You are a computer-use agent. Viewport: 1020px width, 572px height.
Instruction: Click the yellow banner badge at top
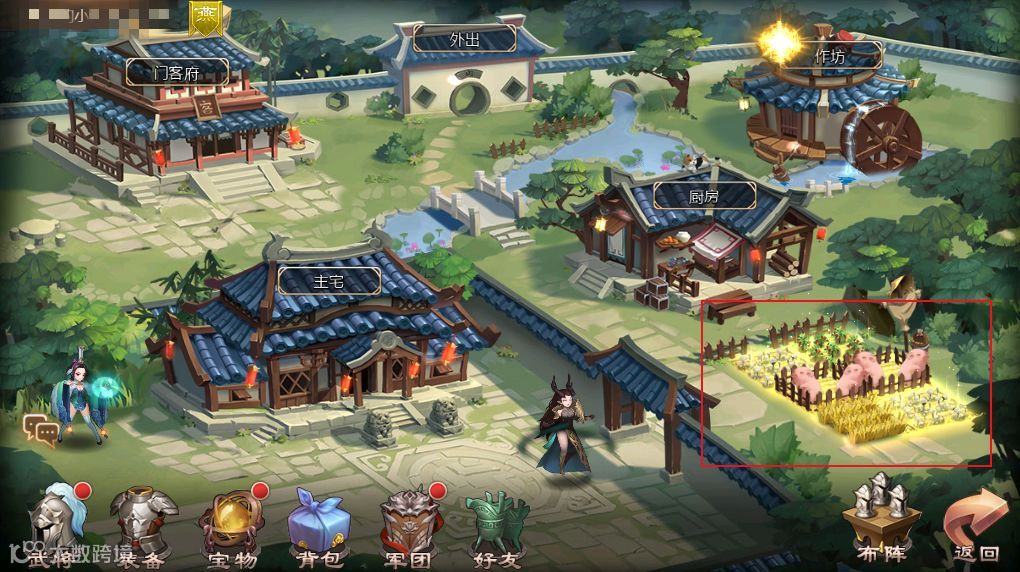(208, 15)
